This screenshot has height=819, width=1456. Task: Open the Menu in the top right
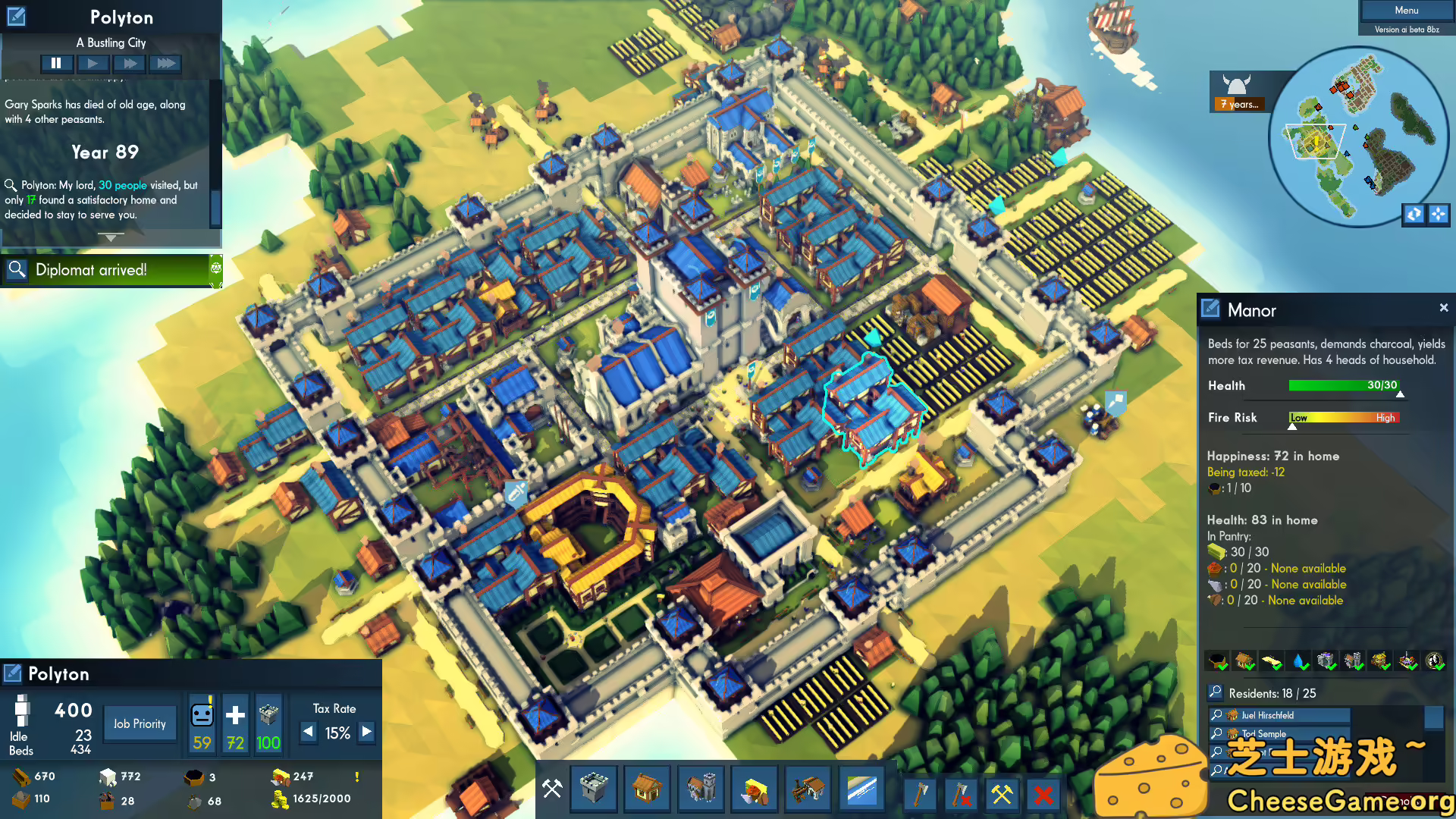(1405, 10)
